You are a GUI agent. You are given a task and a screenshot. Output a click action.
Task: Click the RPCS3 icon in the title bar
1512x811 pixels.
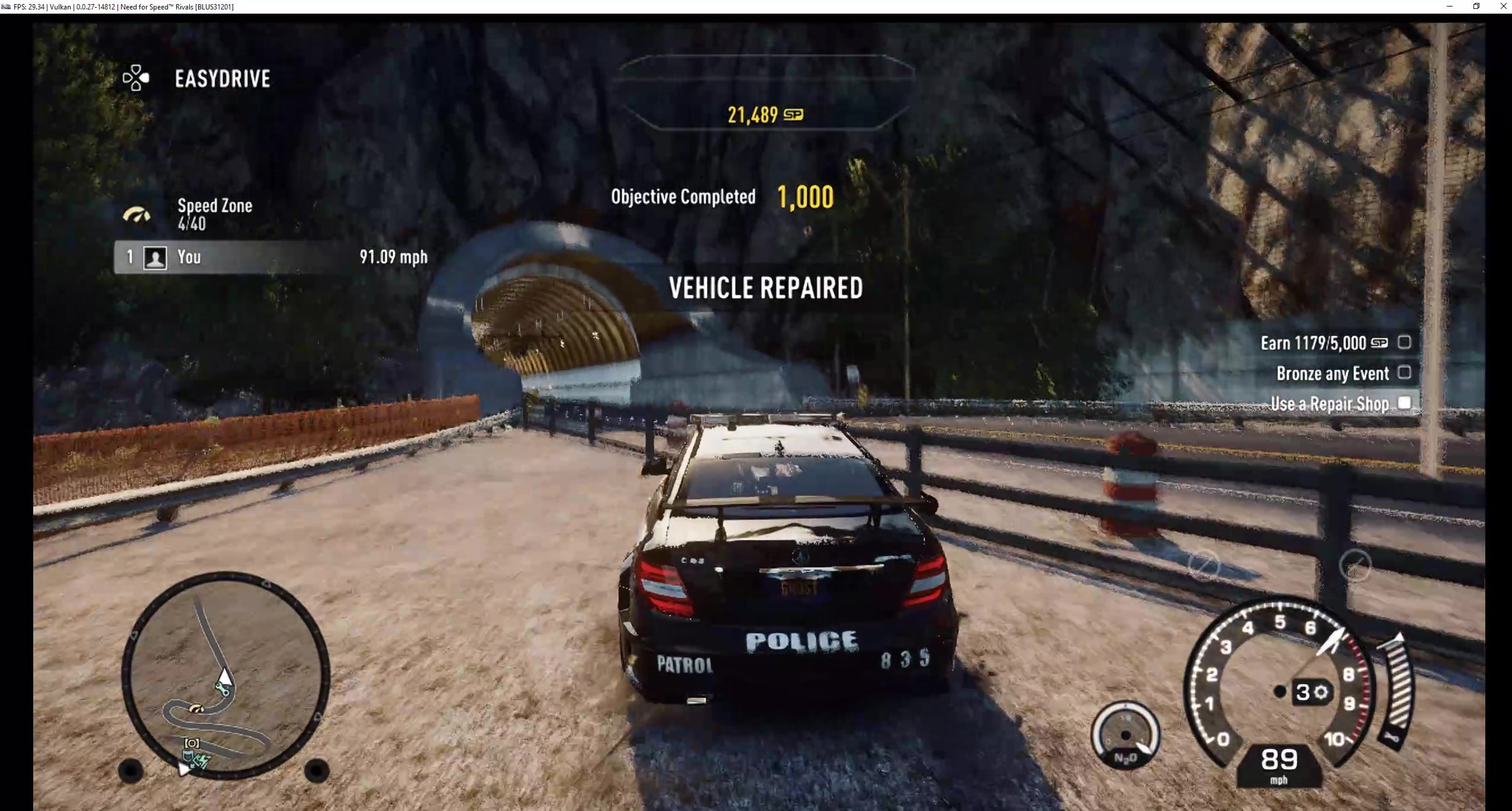click(7, 7)
